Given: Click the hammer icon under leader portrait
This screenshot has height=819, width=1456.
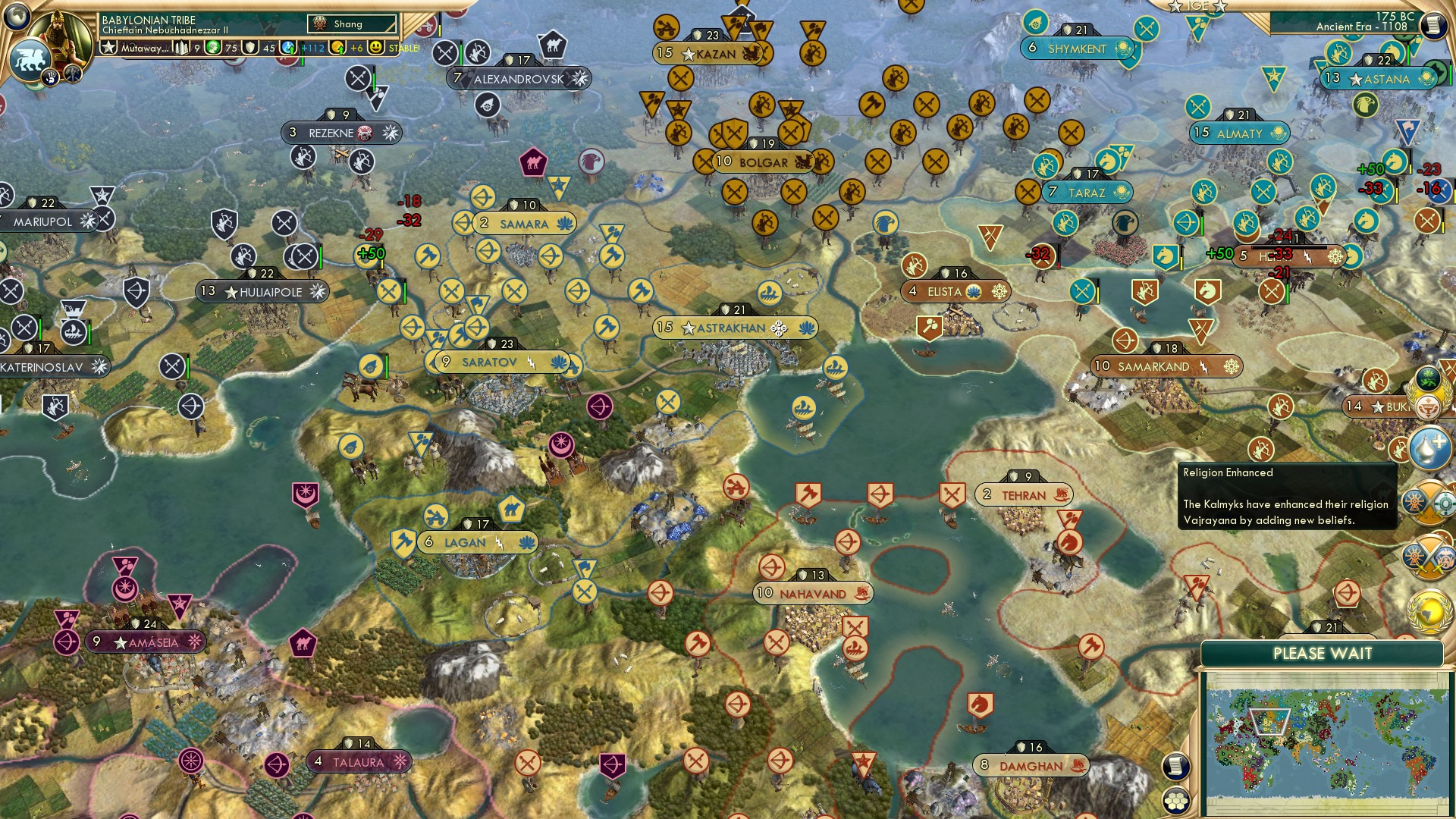Looking at the screenshot, I should (x=73, y=74).
